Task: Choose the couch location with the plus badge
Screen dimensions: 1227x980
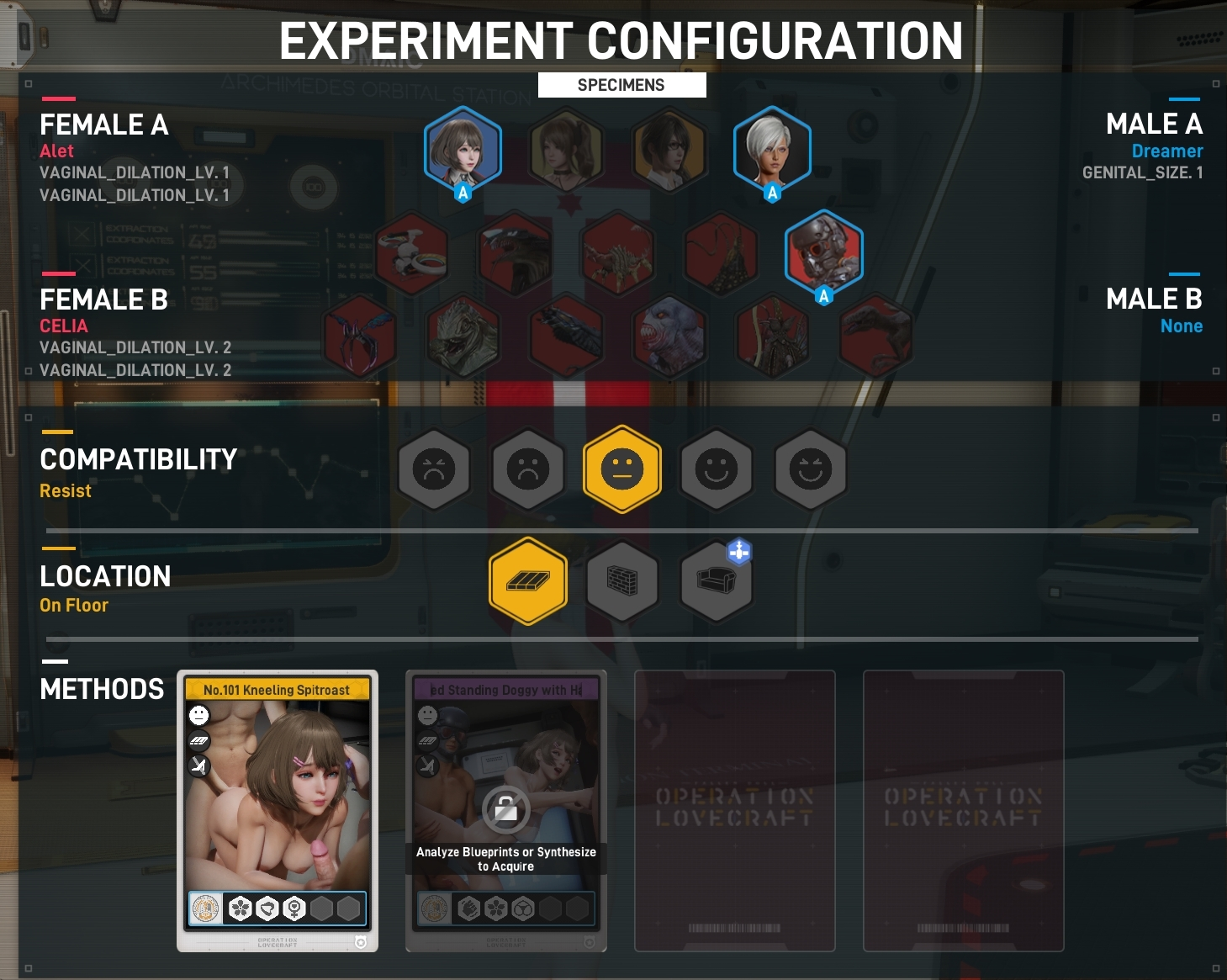Action: [x=716, y=581]
